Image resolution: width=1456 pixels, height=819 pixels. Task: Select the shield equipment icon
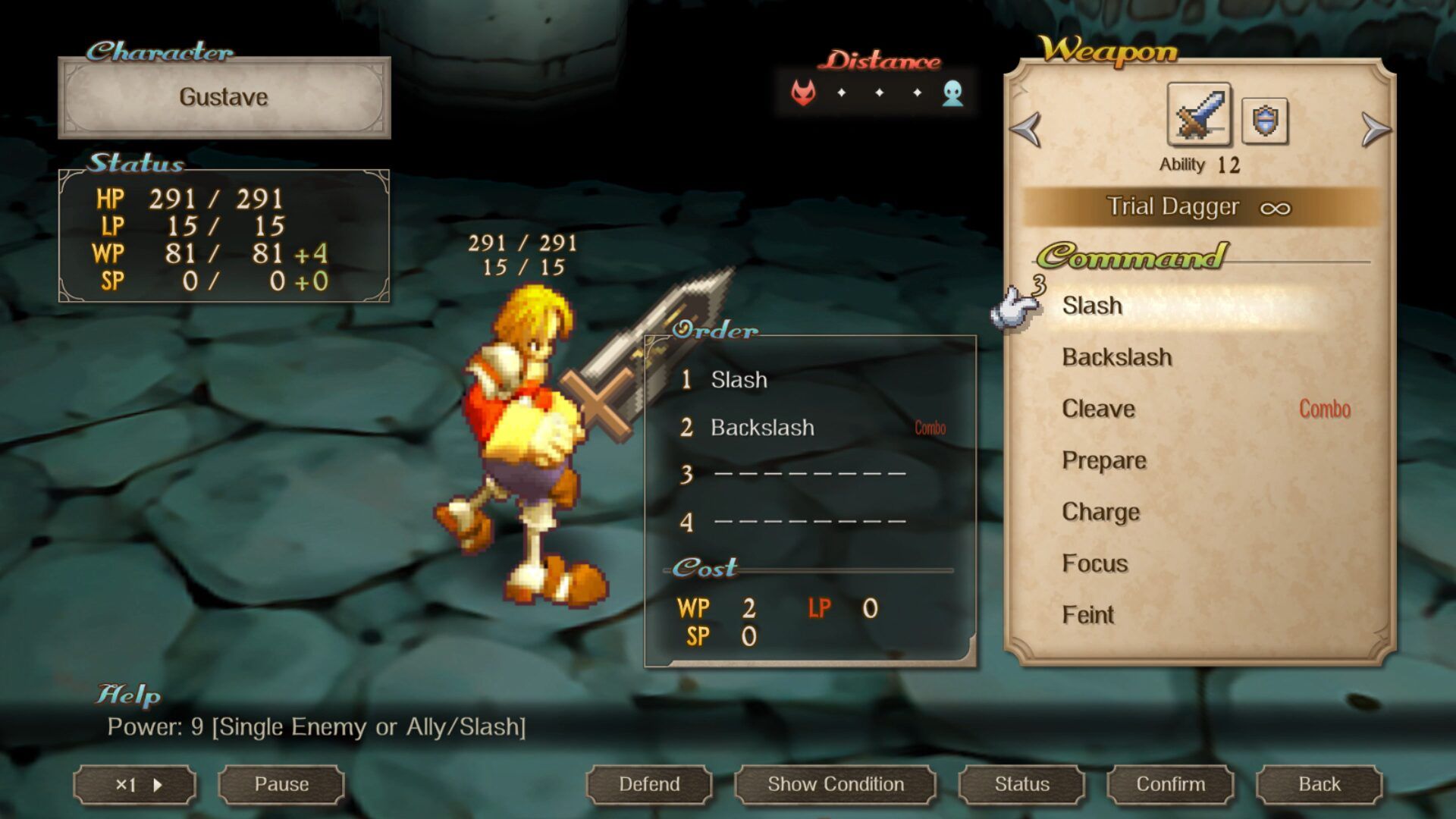pos(1264,121)
